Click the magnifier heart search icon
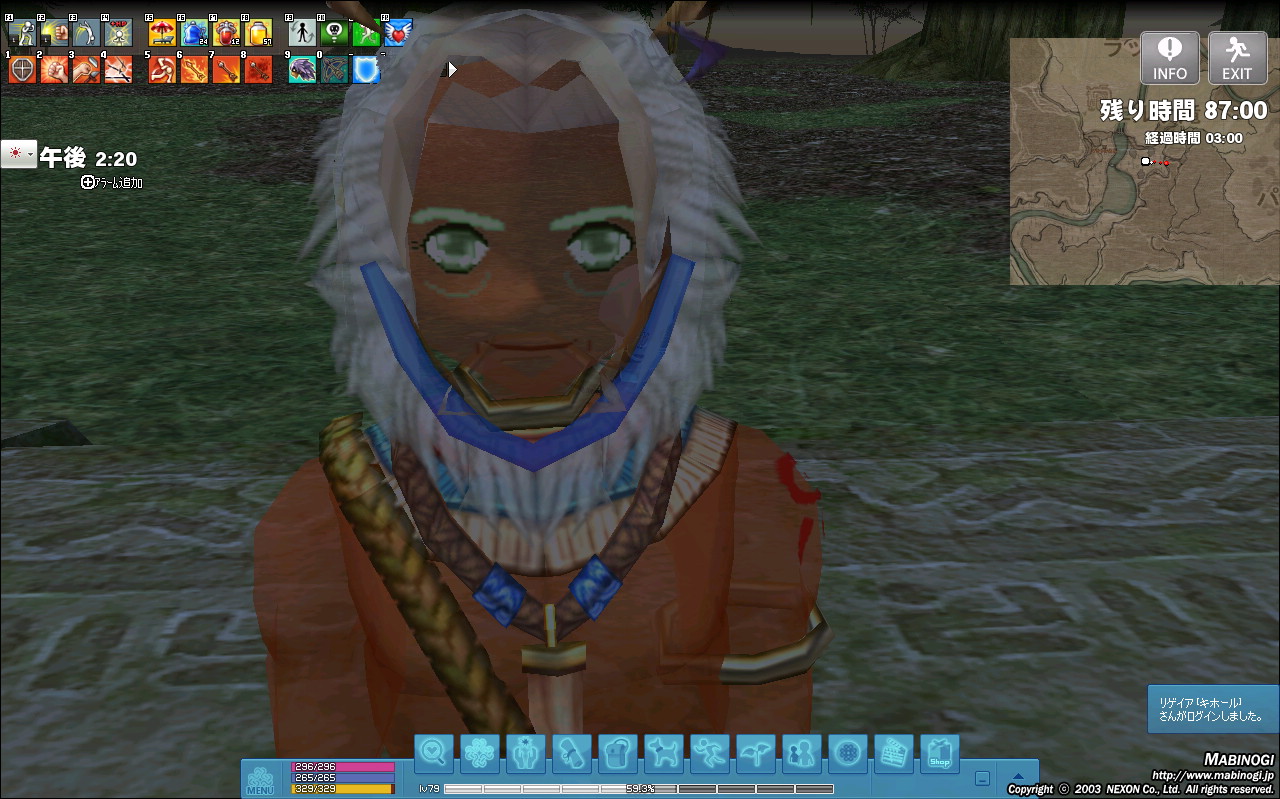The height and width of the screenshot is (799, 1280). pos(434,753)
